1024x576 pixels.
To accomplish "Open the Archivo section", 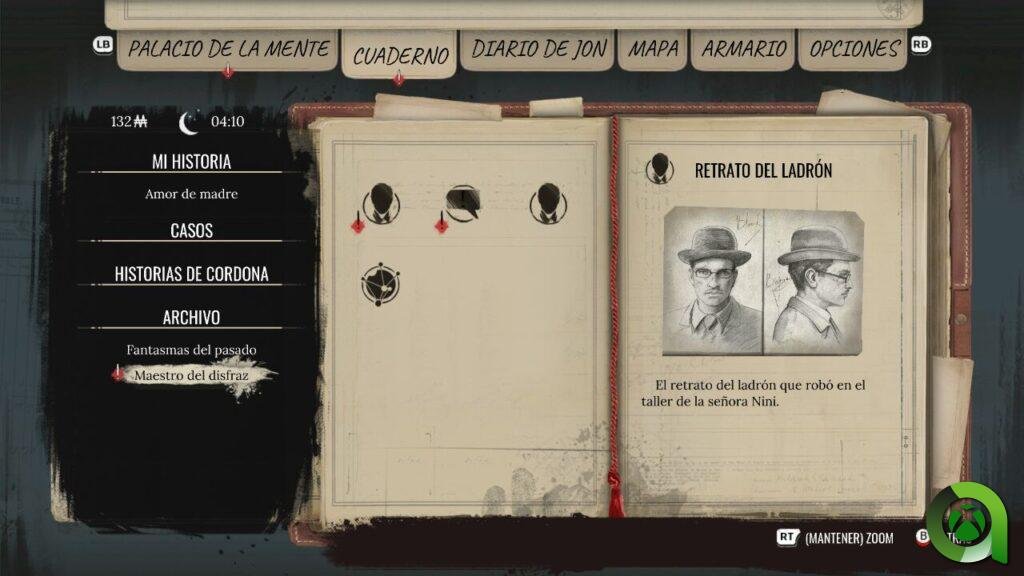I will pyautogui.click(x=191, y=317).
